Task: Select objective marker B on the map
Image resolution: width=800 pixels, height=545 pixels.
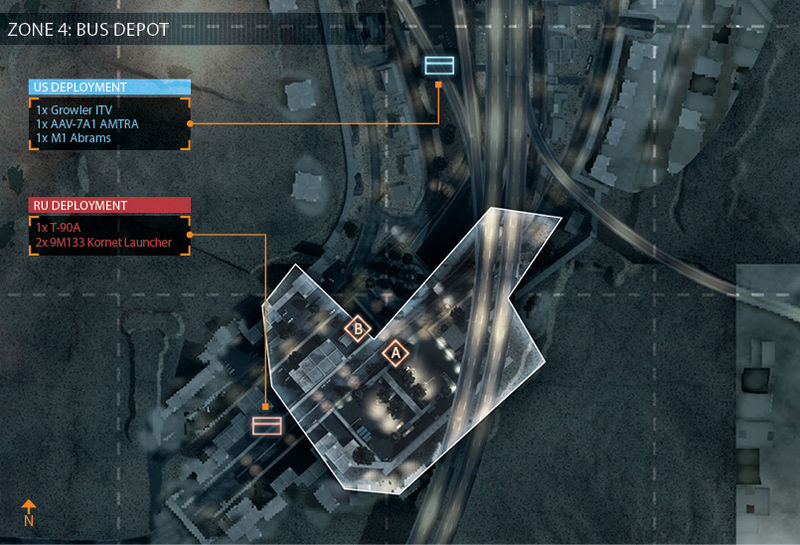Action: pos(357,327)
